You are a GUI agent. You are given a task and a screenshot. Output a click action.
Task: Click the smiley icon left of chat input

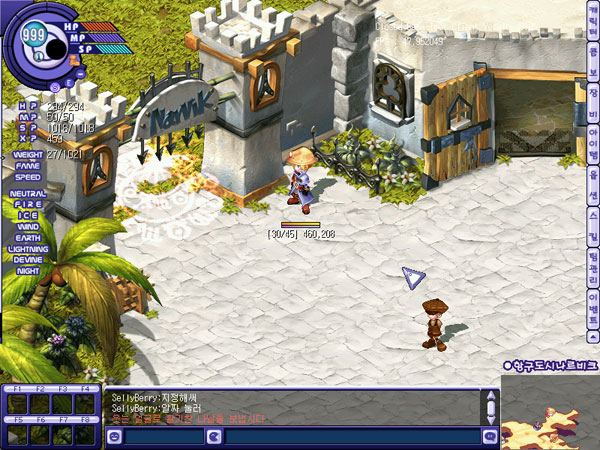[112, 436]
